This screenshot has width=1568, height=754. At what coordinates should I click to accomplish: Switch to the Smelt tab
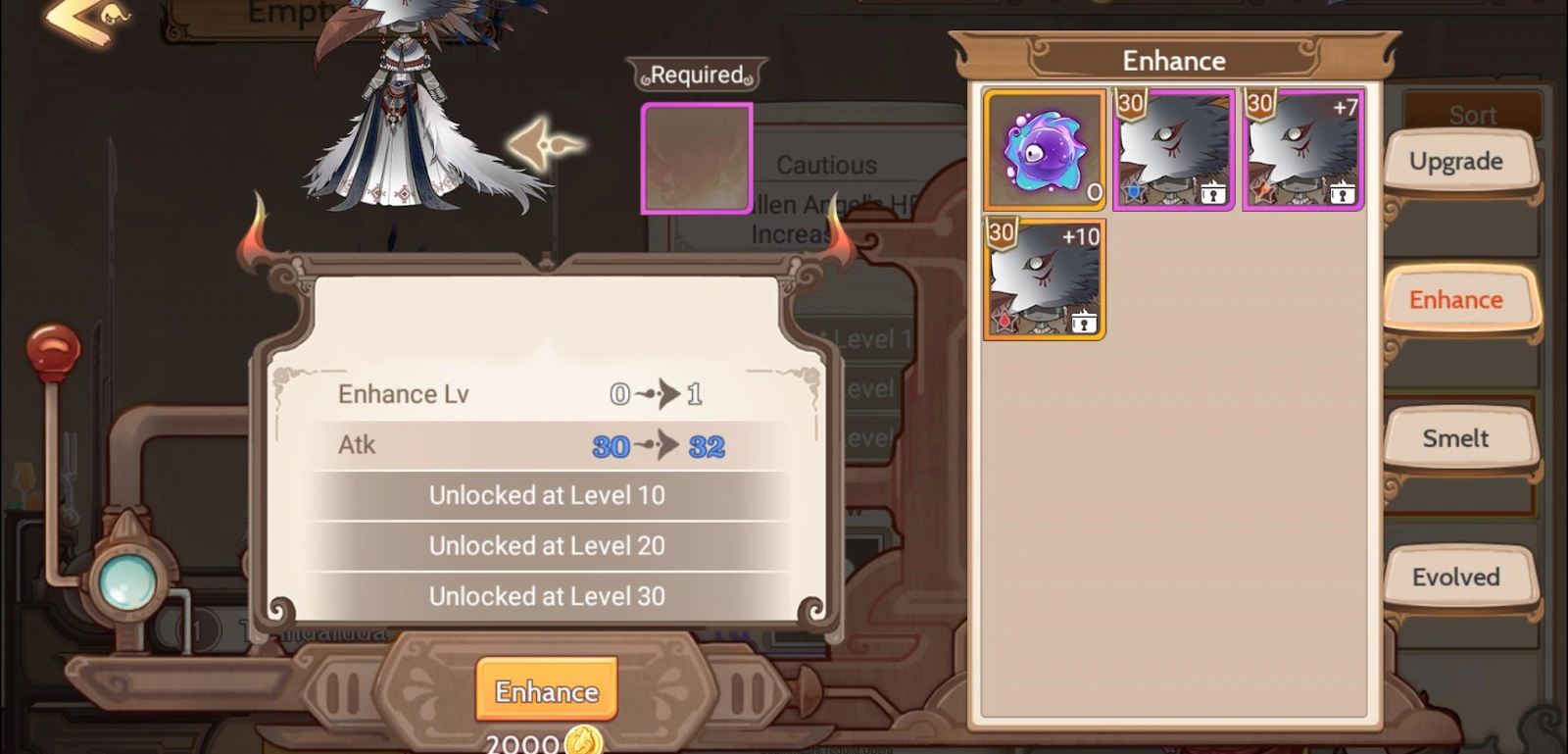(1458, 438)
